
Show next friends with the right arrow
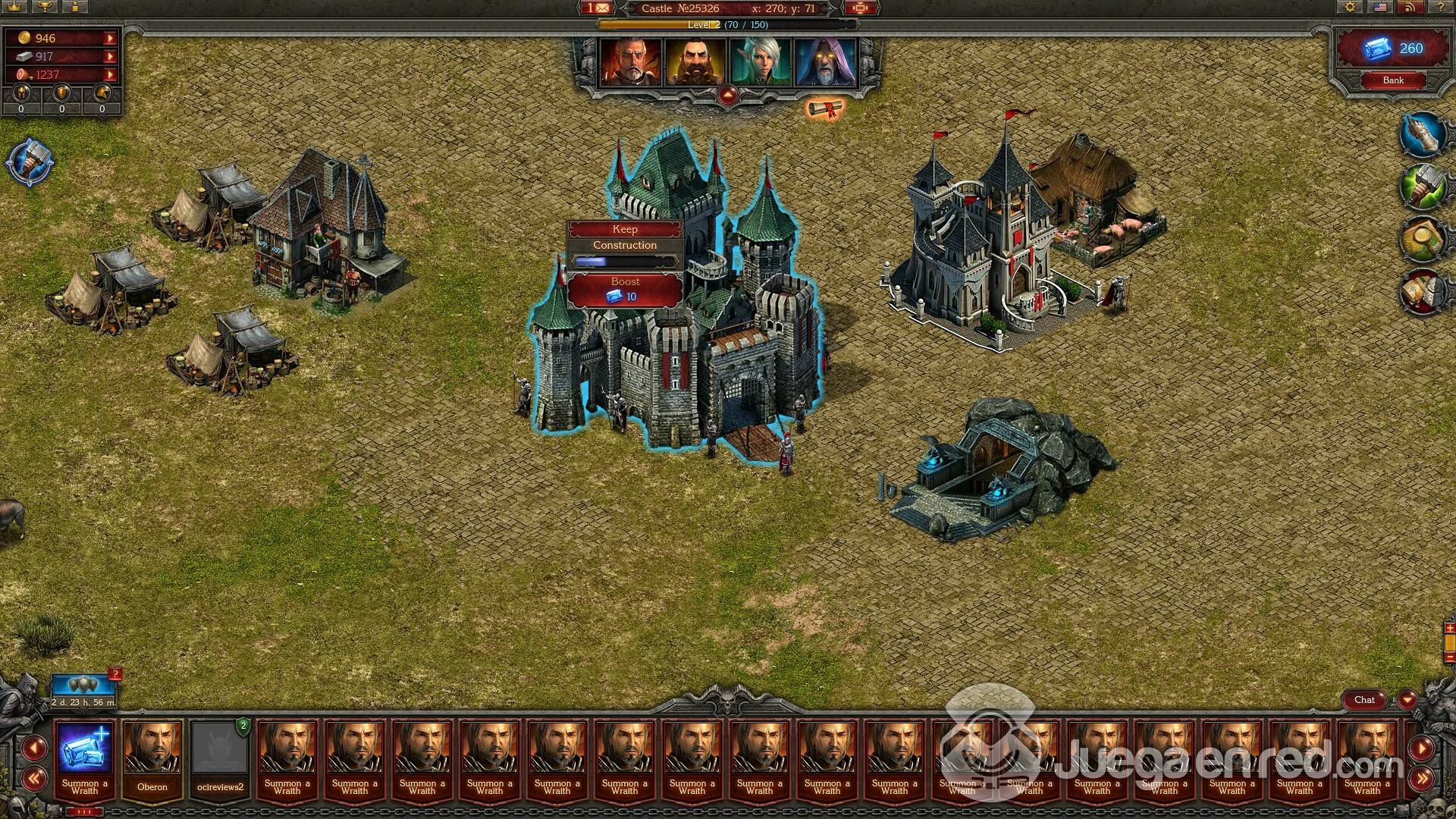click(x=1422, y=748)
